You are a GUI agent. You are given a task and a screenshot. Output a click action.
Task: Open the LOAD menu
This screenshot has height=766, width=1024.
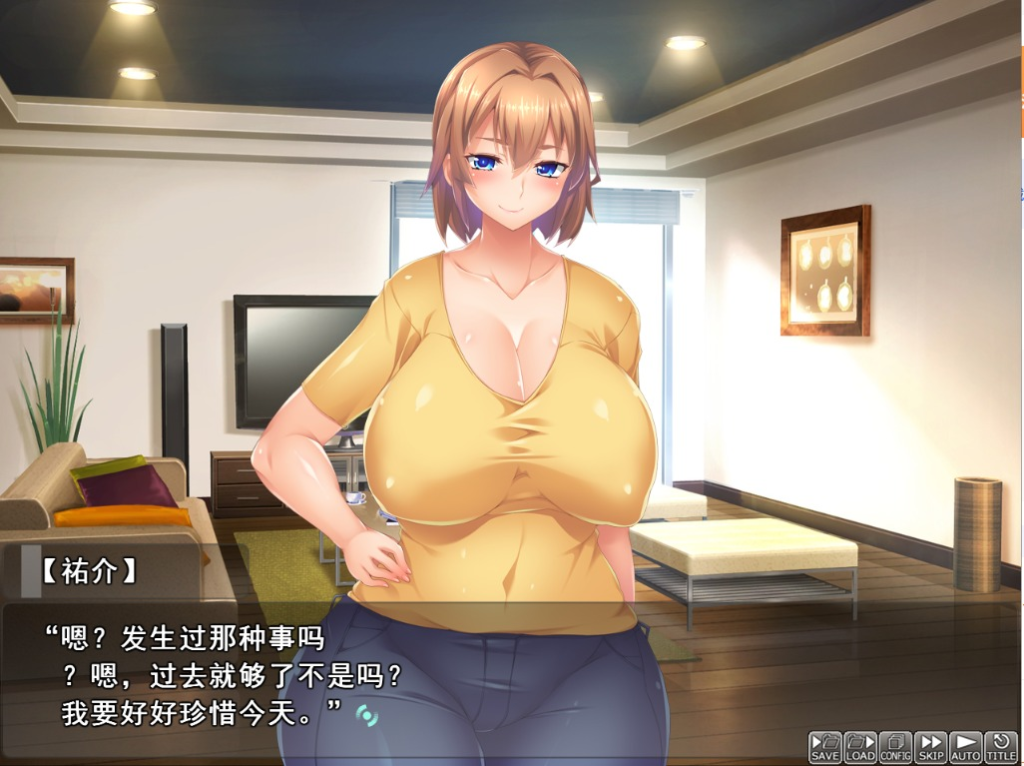tap(860, 747)
